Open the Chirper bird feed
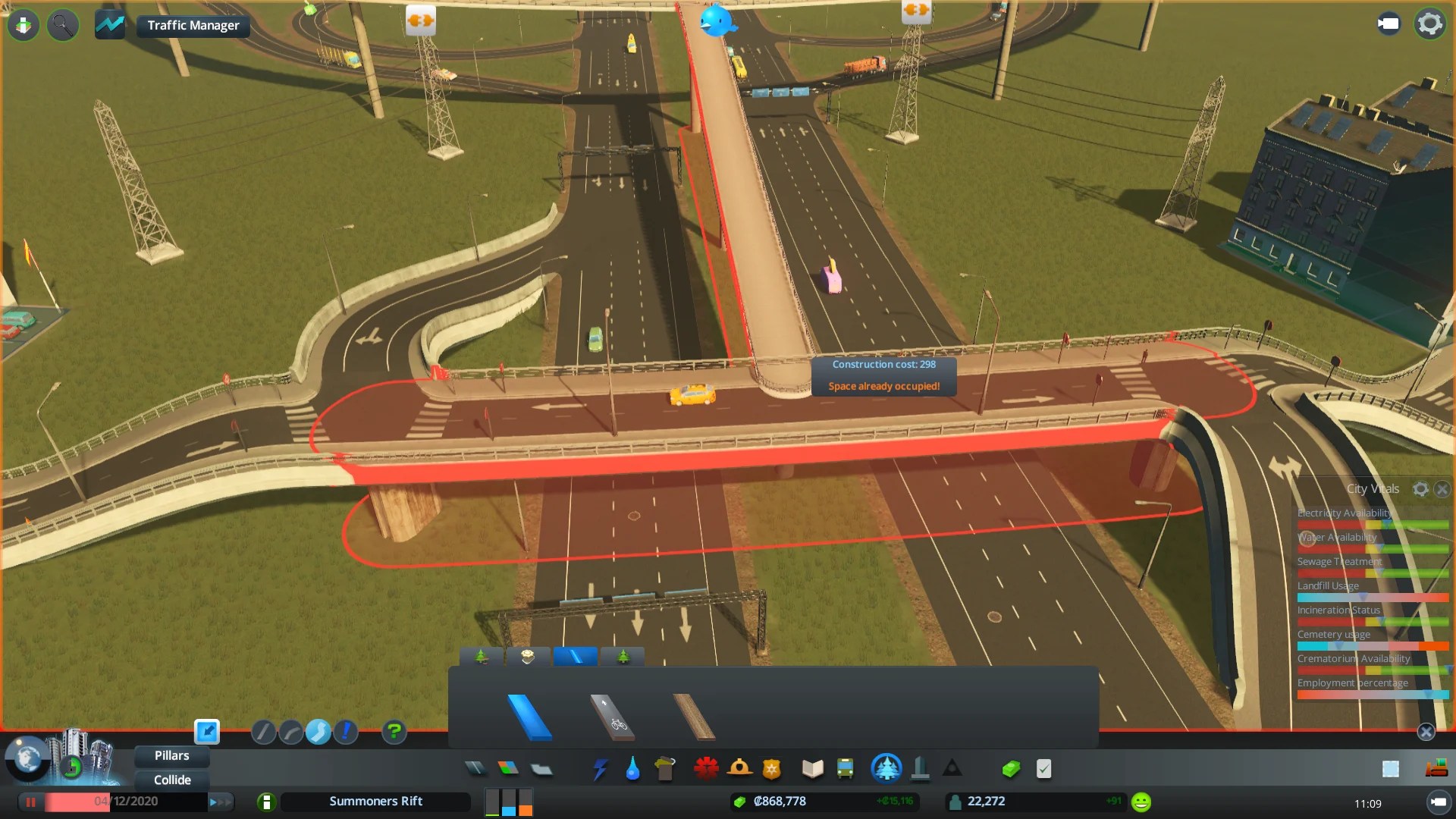 [x=717, y=21]
